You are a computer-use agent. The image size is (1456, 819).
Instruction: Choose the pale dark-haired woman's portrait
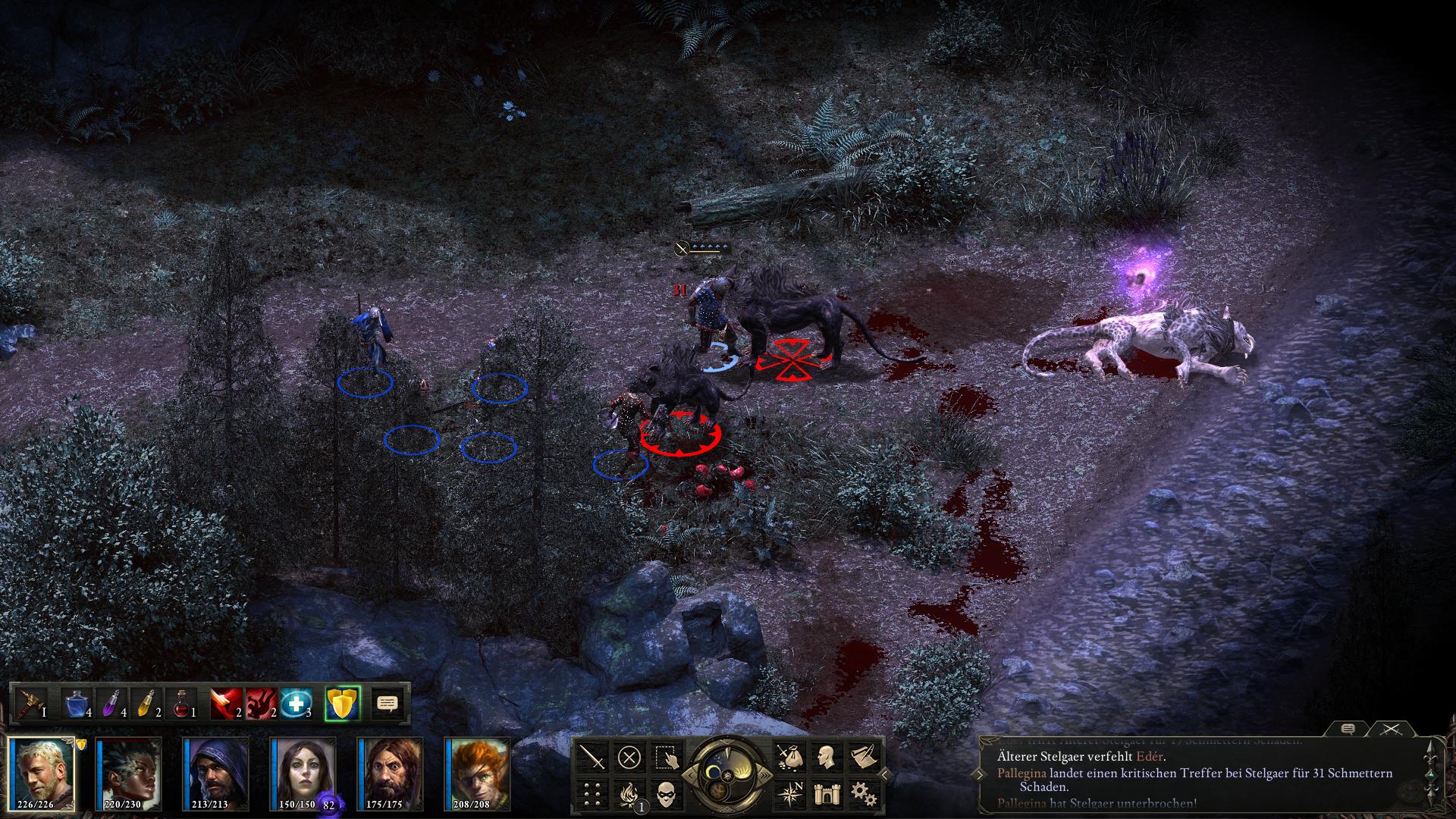[x=303, y=772]
